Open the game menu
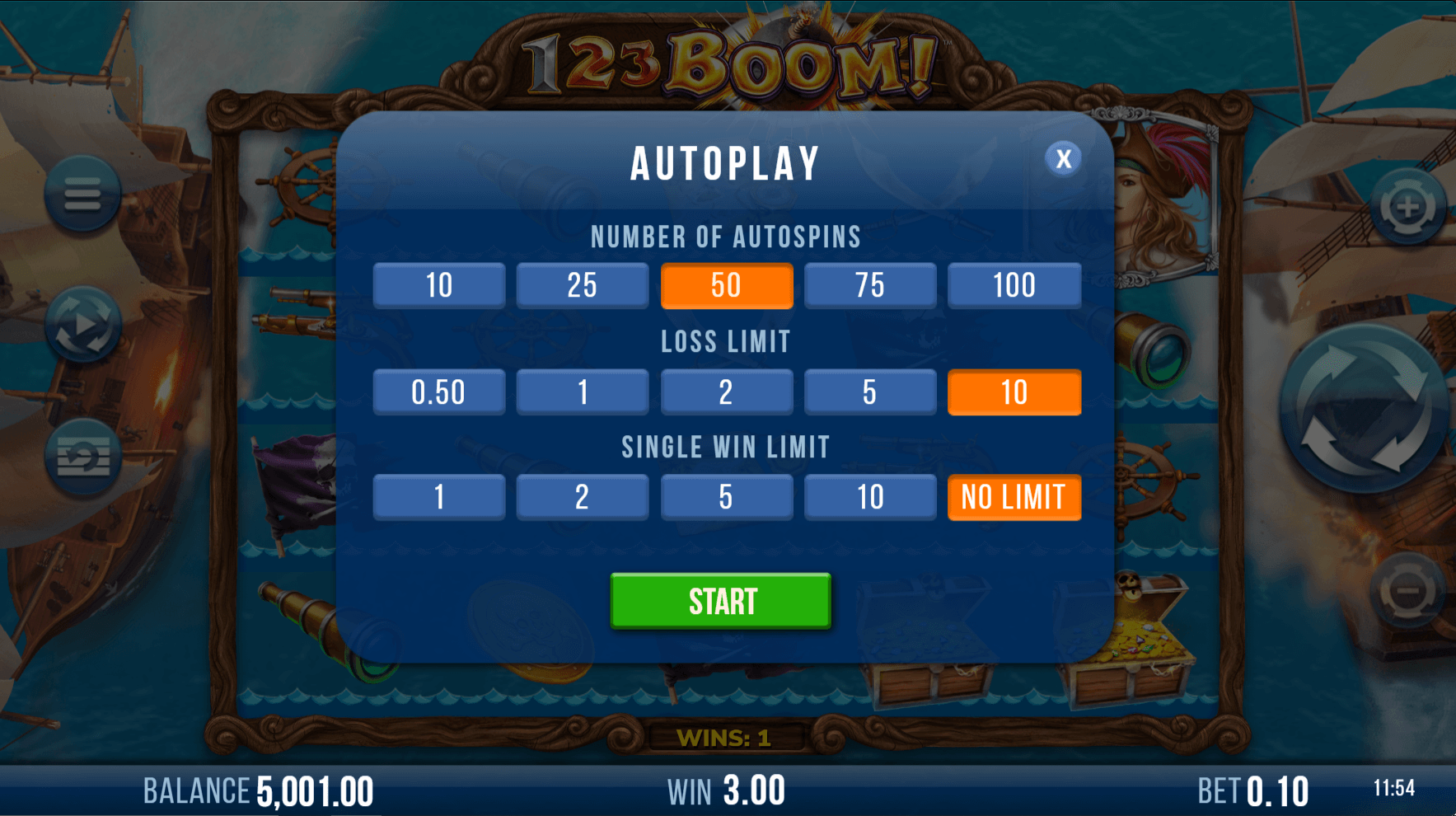The height and width of the screenshot is (816, 1456). (82, 194)
